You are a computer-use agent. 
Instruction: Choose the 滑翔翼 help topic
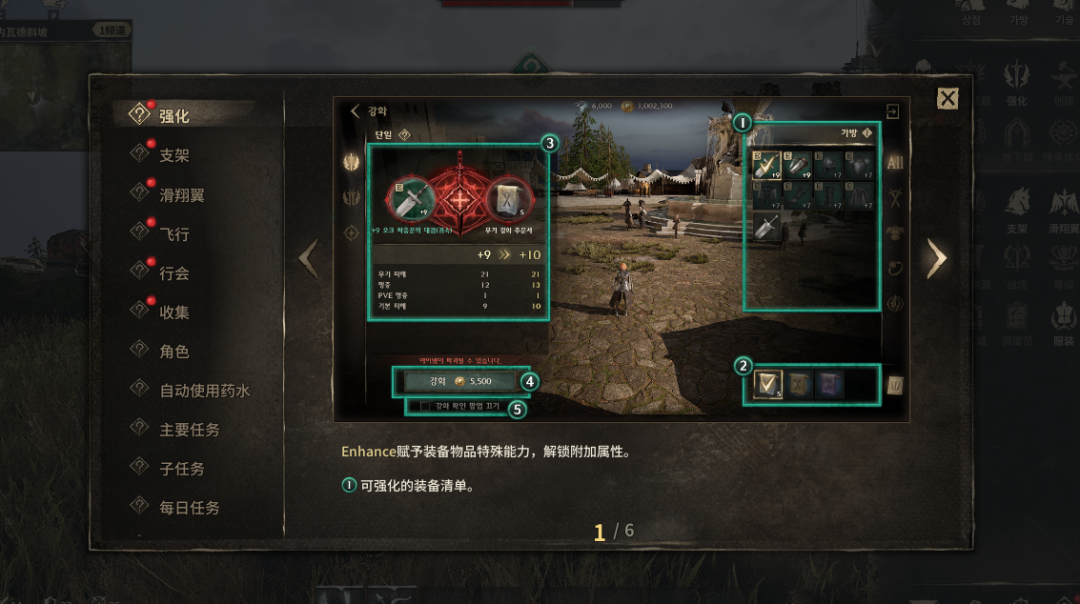click(181, 195)
